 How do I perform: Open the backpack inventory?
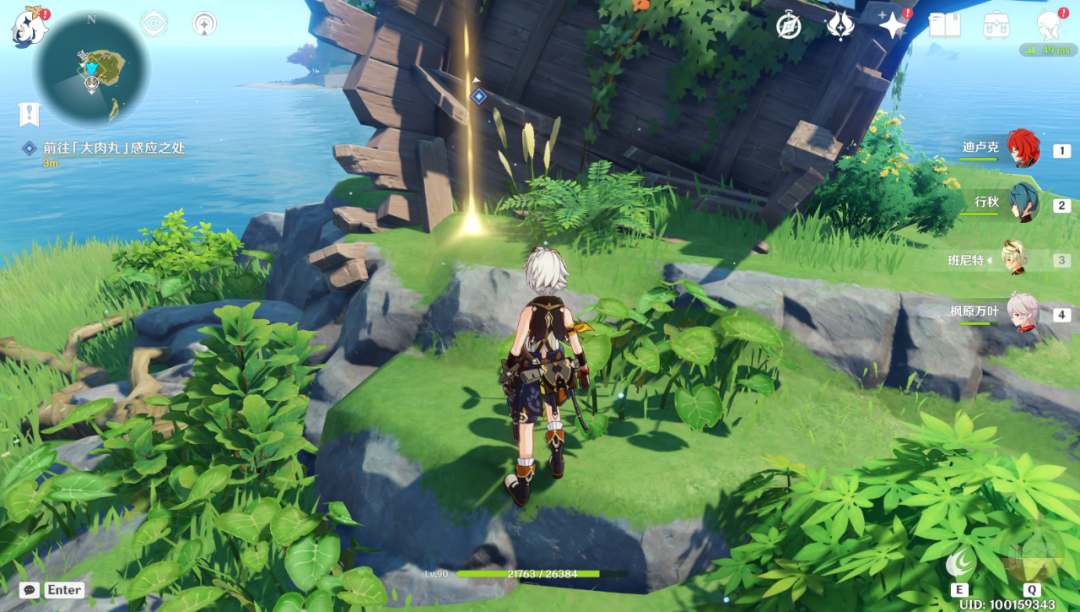[x=996, y=25]
